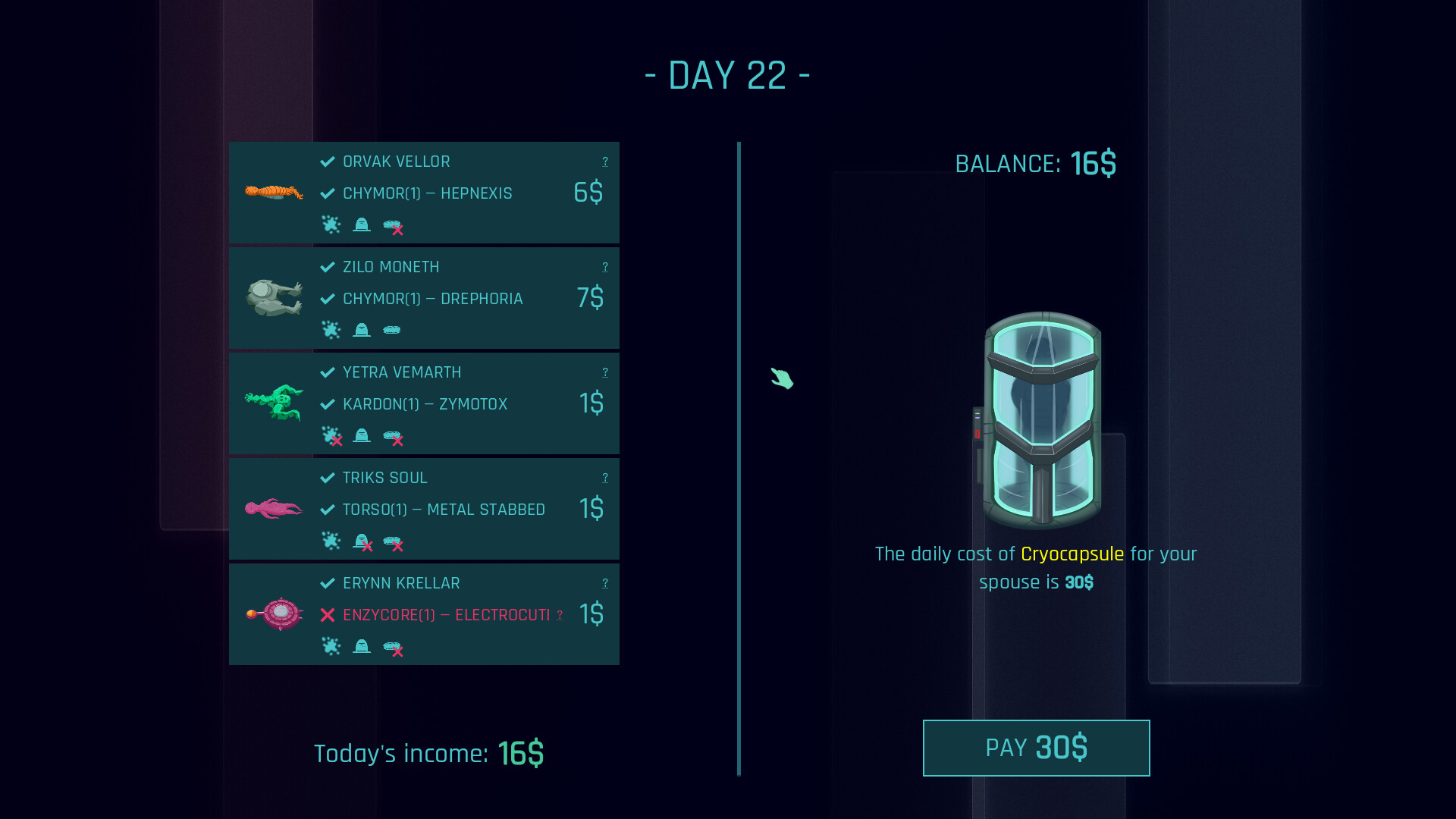Select the crossed-out capsule icon for Triks Soul

point(362,541)
